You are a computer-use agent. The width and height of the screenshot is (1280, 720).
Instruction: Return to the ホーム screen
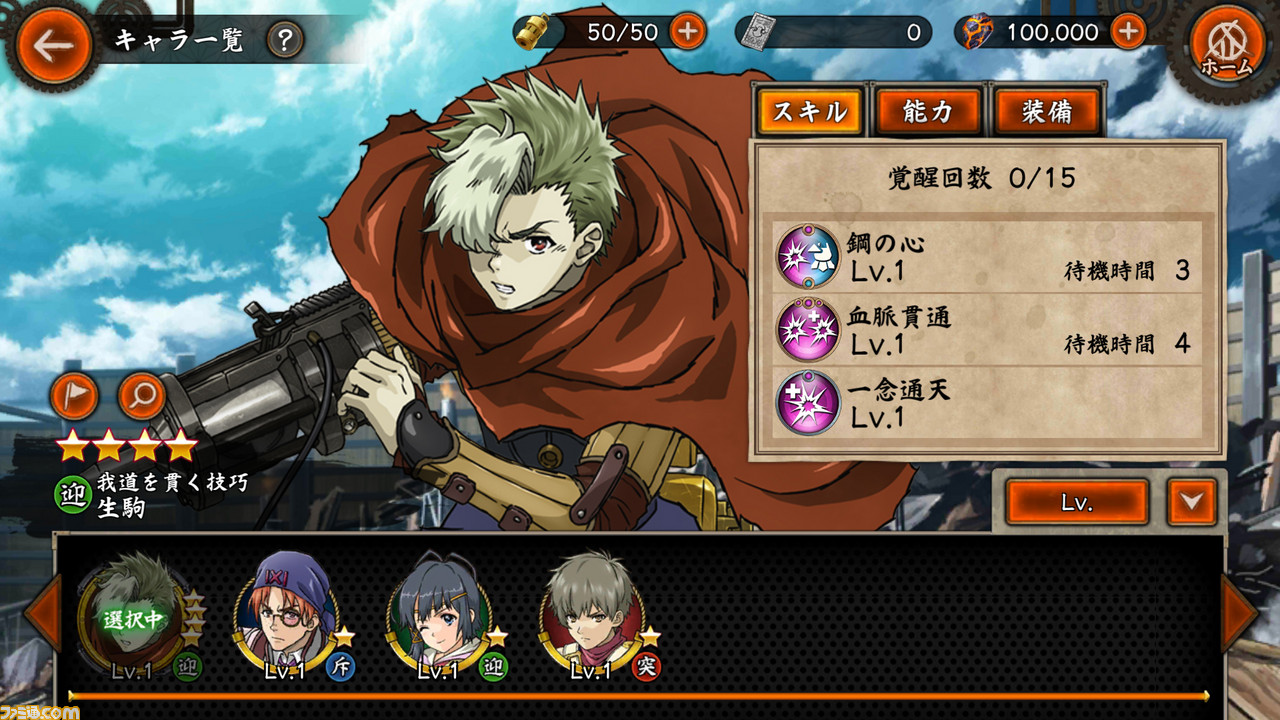pyautogui.click(x=1226, y=45)
